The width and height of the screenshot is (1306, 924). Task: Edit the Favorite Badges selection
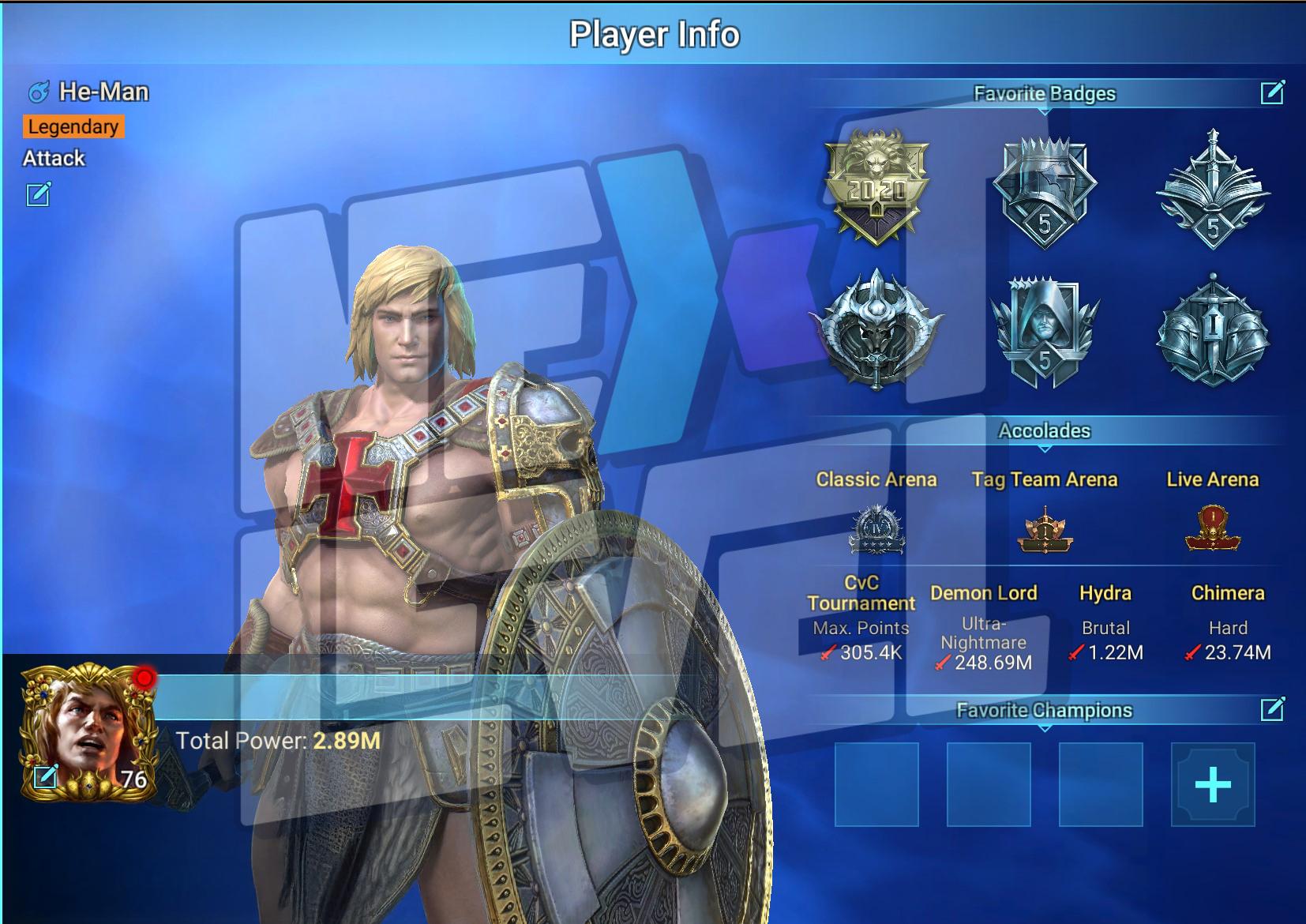point(1272,93)
